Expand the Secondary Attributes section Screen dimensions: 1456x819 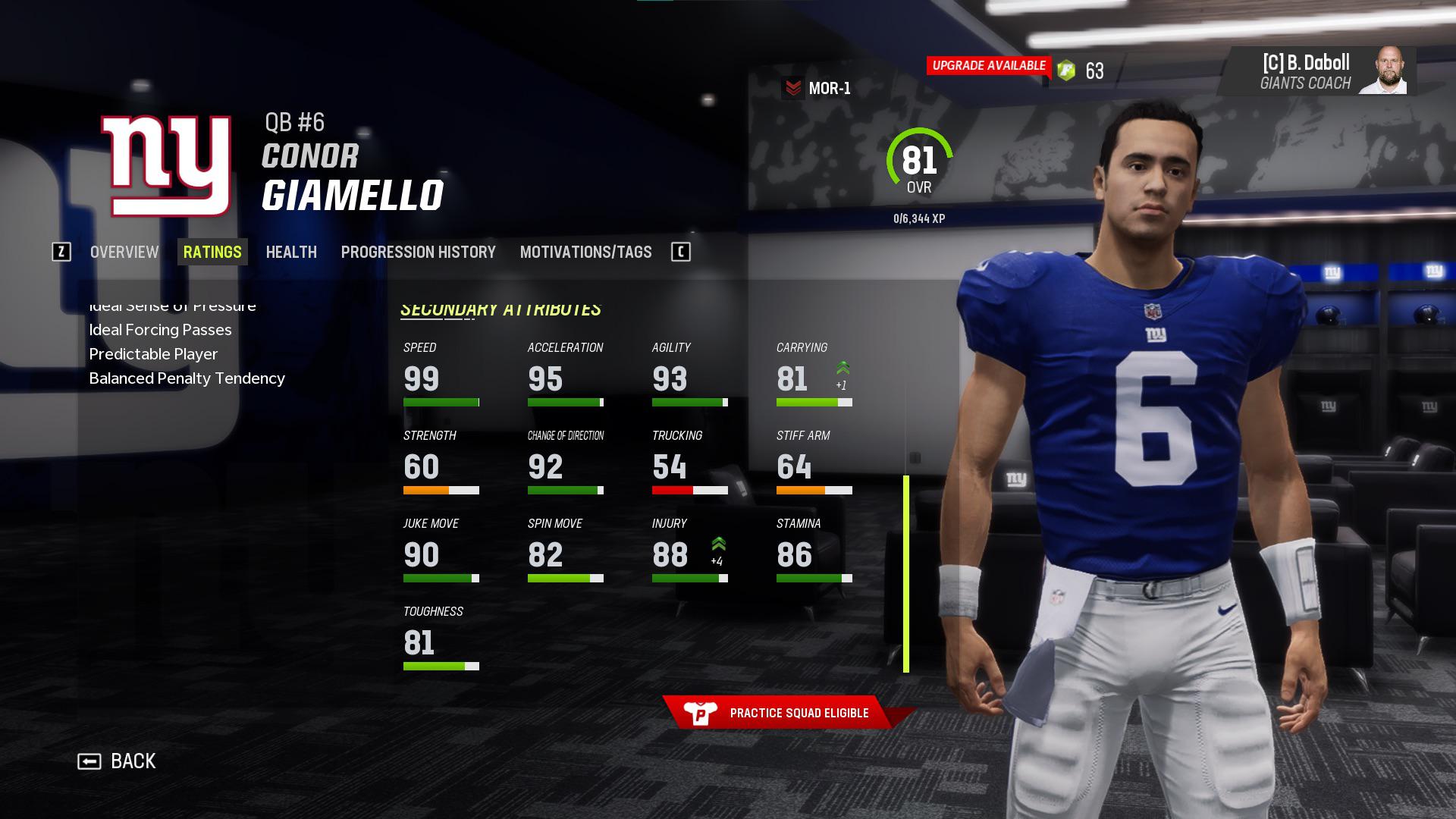coord(502,309)
